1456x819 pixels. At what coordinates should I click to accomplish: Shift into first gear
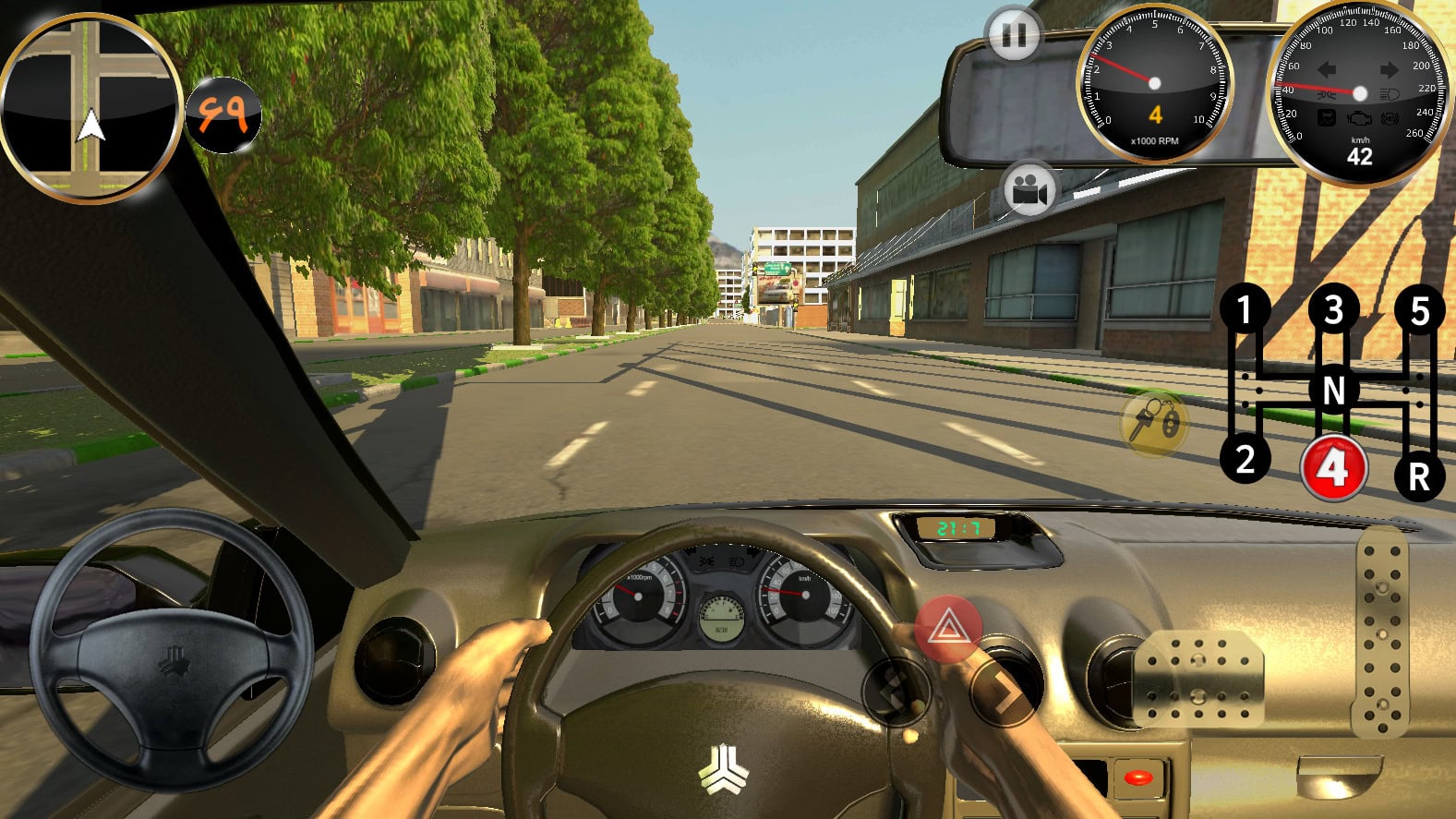coord(1245,310)
